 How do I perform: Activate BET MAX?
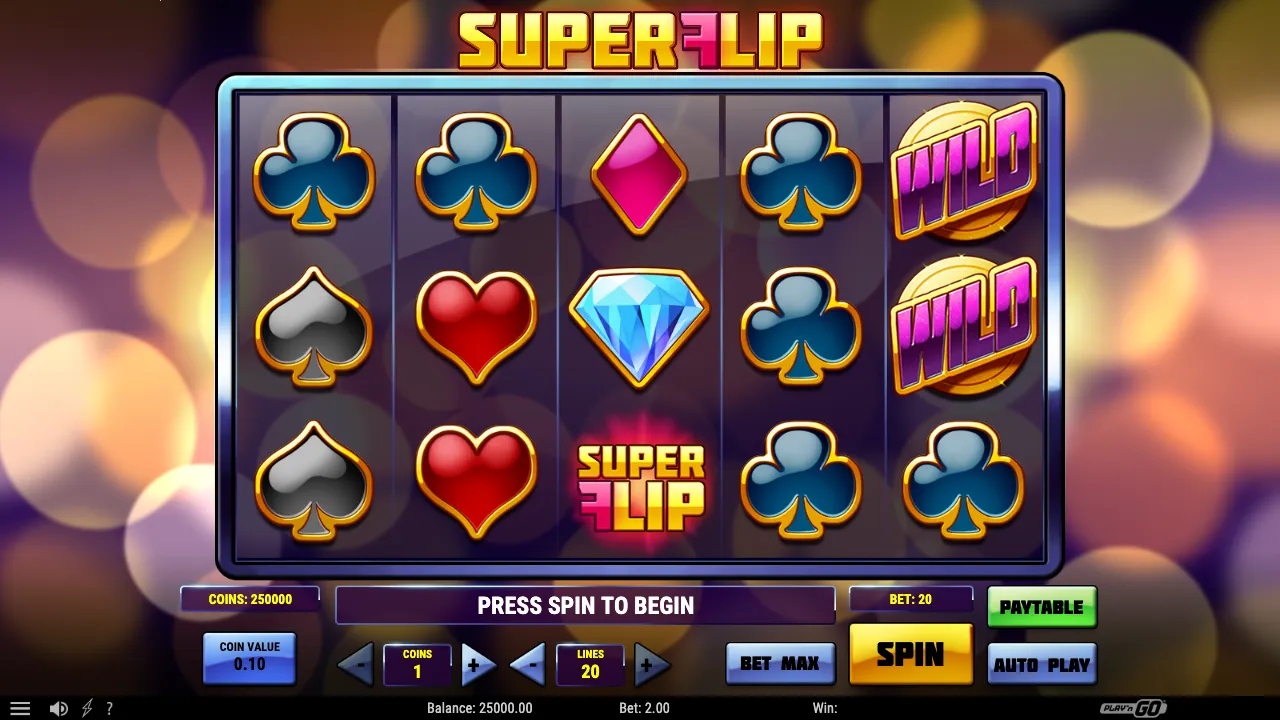(x=780, y=663)
